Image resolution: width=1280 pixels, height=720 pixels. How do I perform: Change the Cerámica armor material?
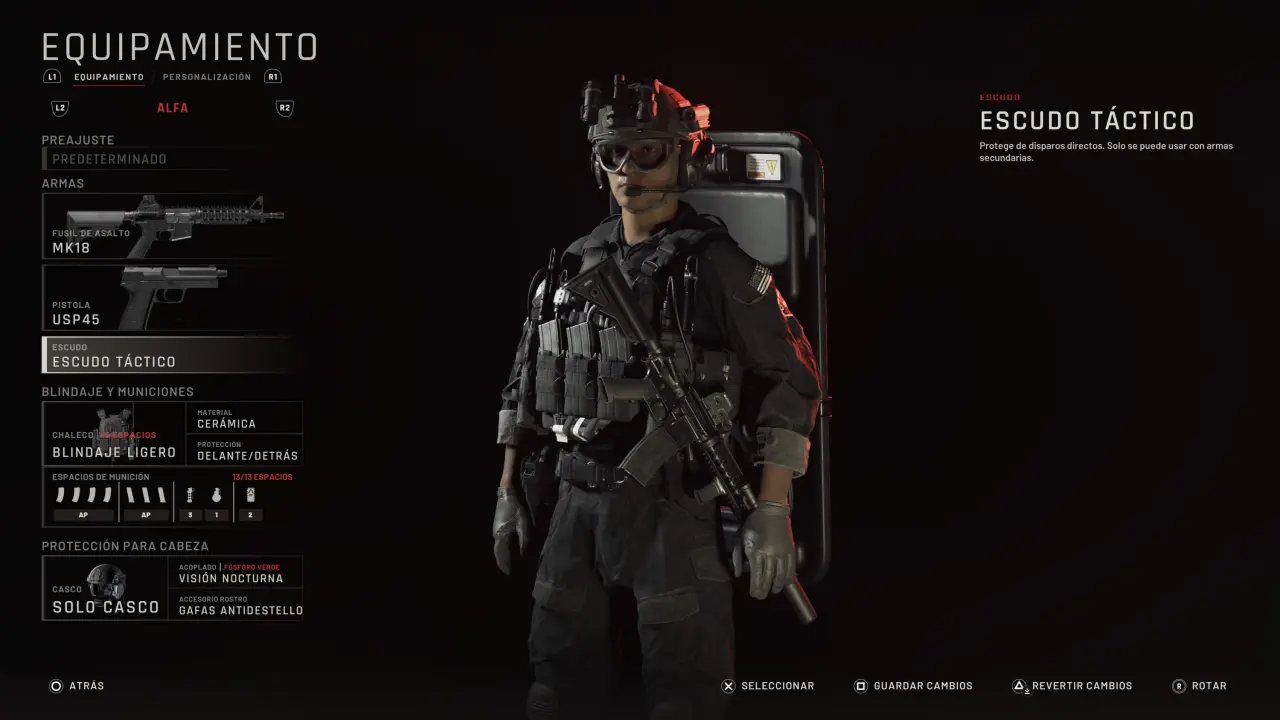(244, 418)
